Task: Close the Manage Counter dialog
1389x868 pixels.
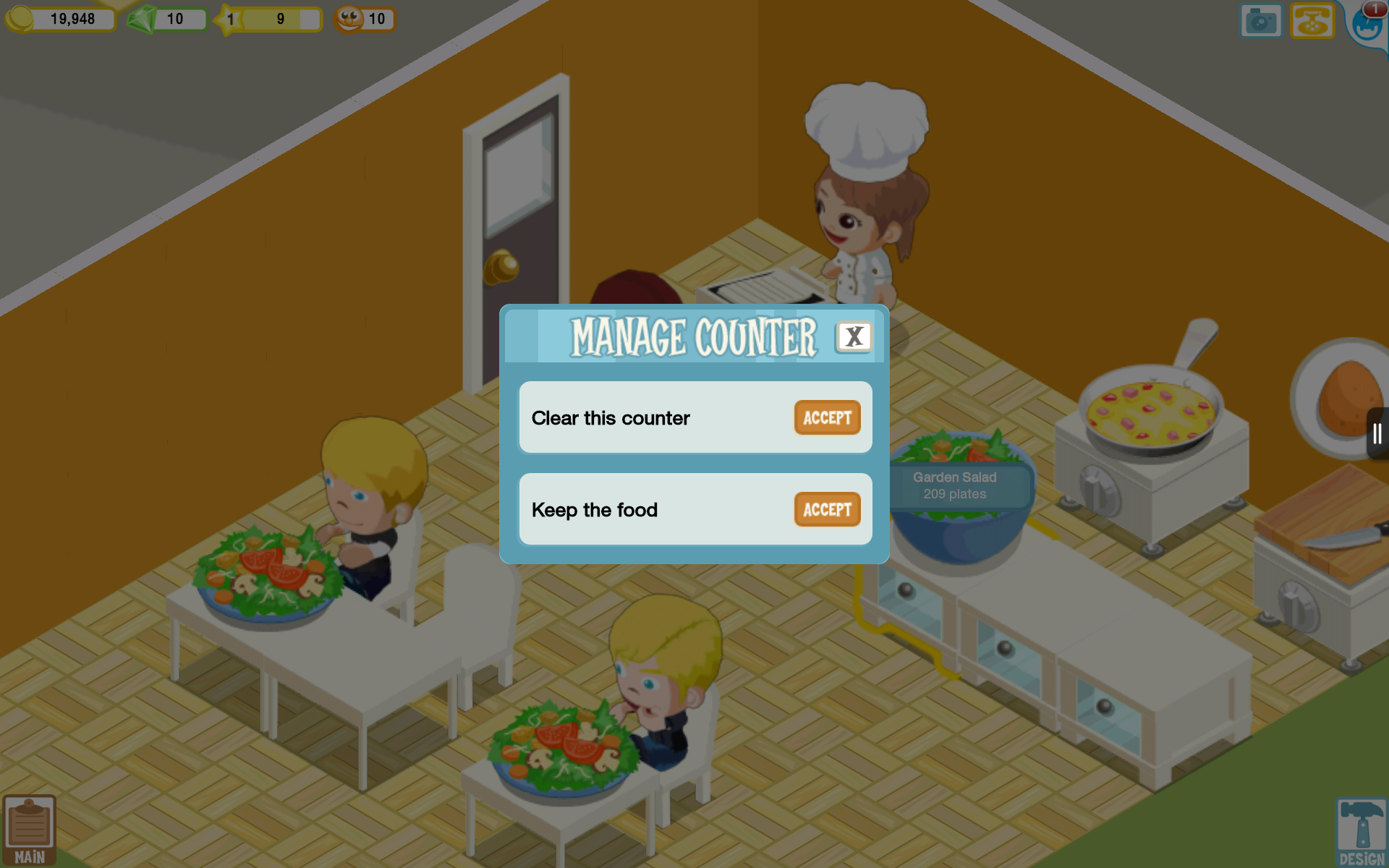Action: tap(854, 336)
